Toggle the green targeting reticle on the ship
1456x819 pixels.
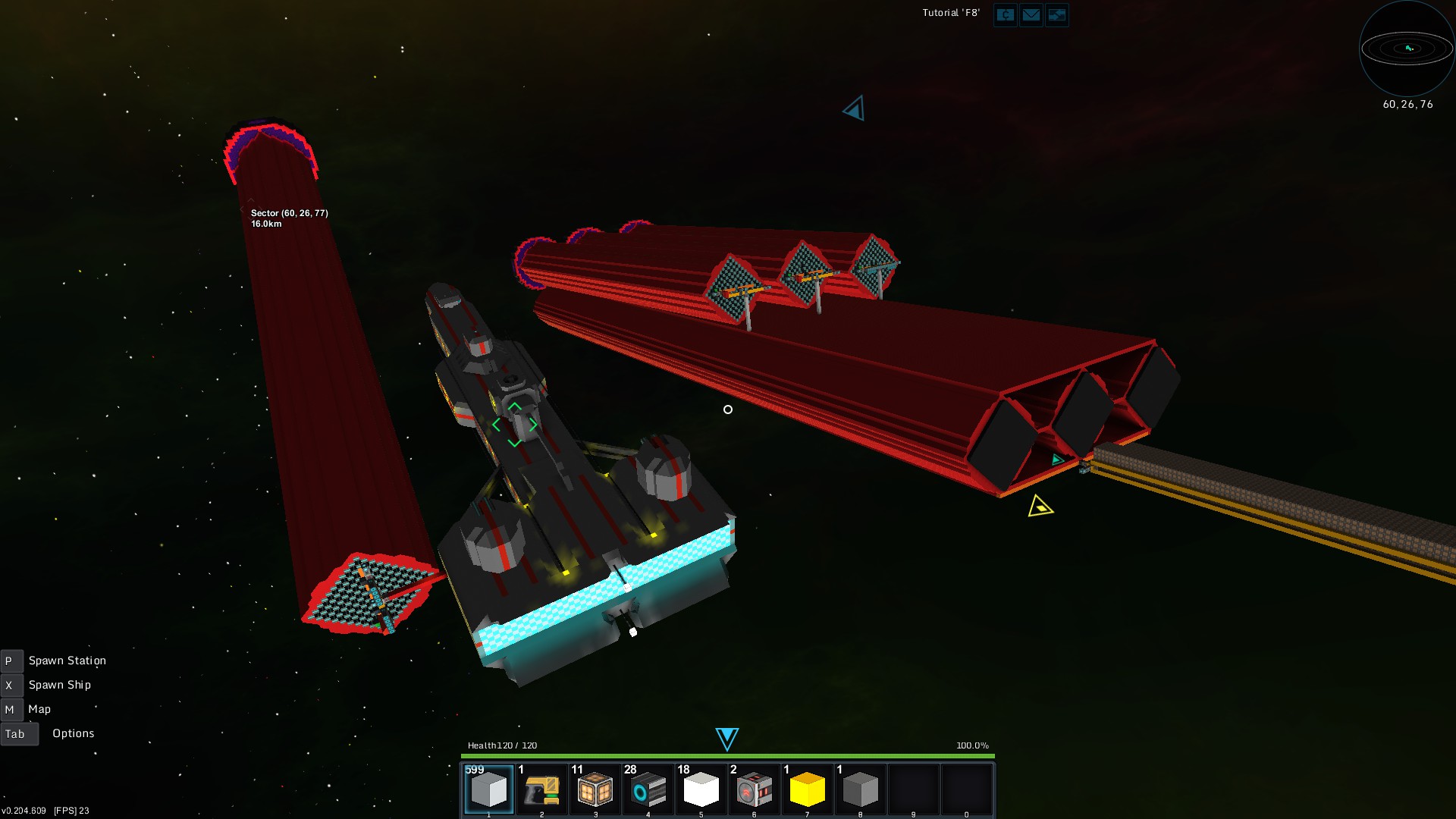515,424
